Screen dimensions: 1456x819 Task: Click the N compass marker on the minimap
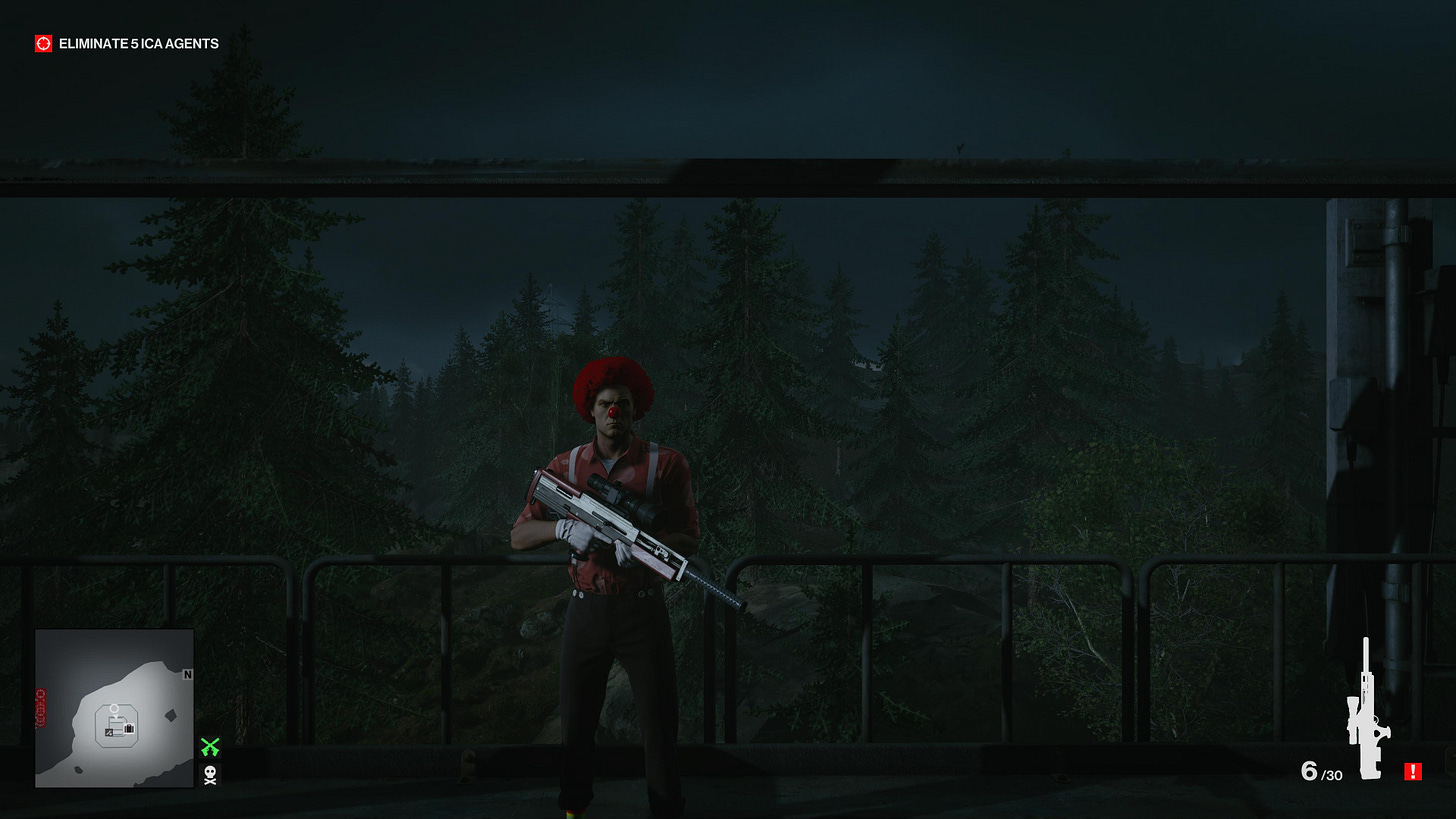click(187, 675)
